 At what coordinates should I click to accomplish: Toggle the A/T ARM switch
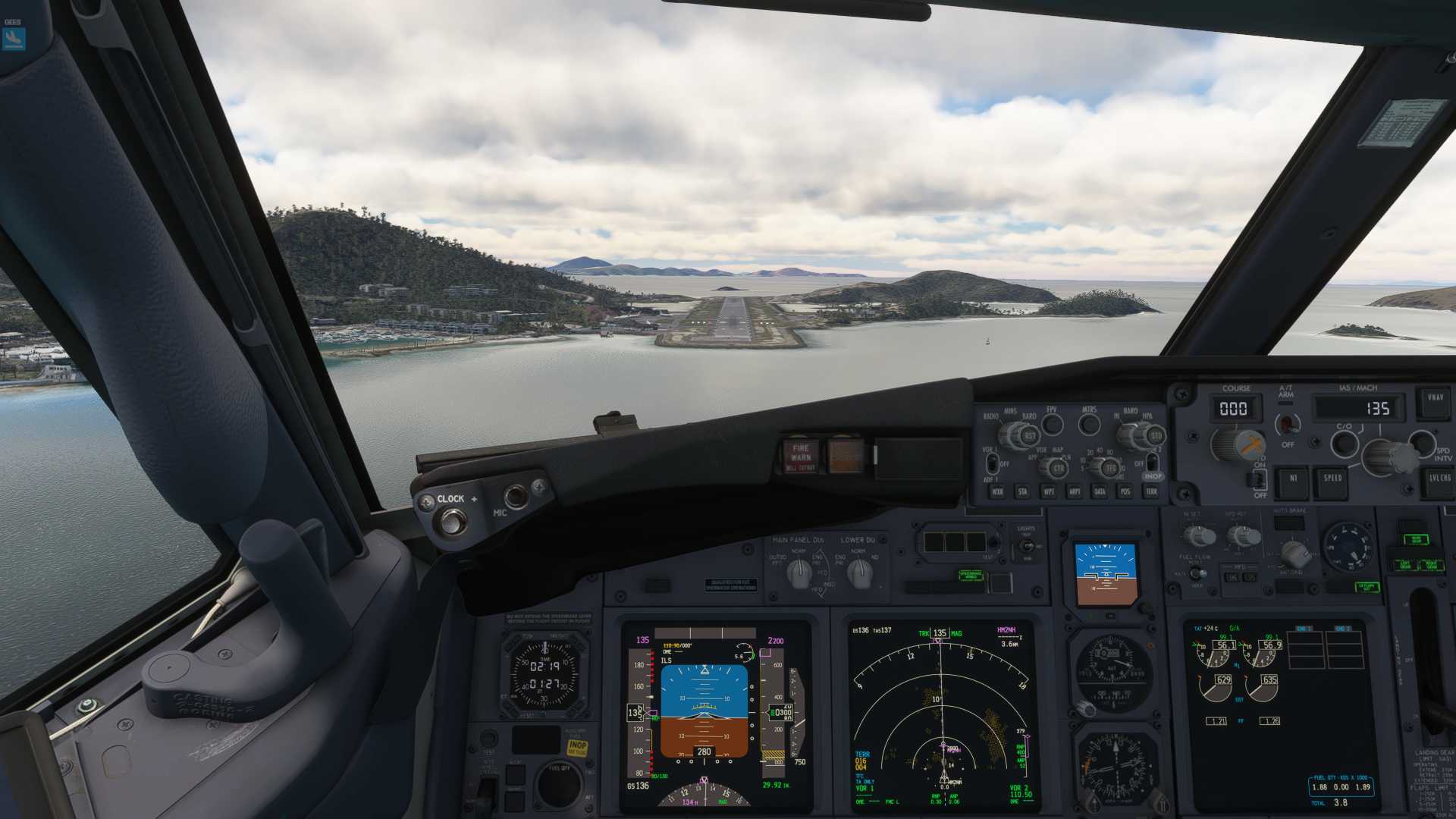click(x=1286, y=423)
